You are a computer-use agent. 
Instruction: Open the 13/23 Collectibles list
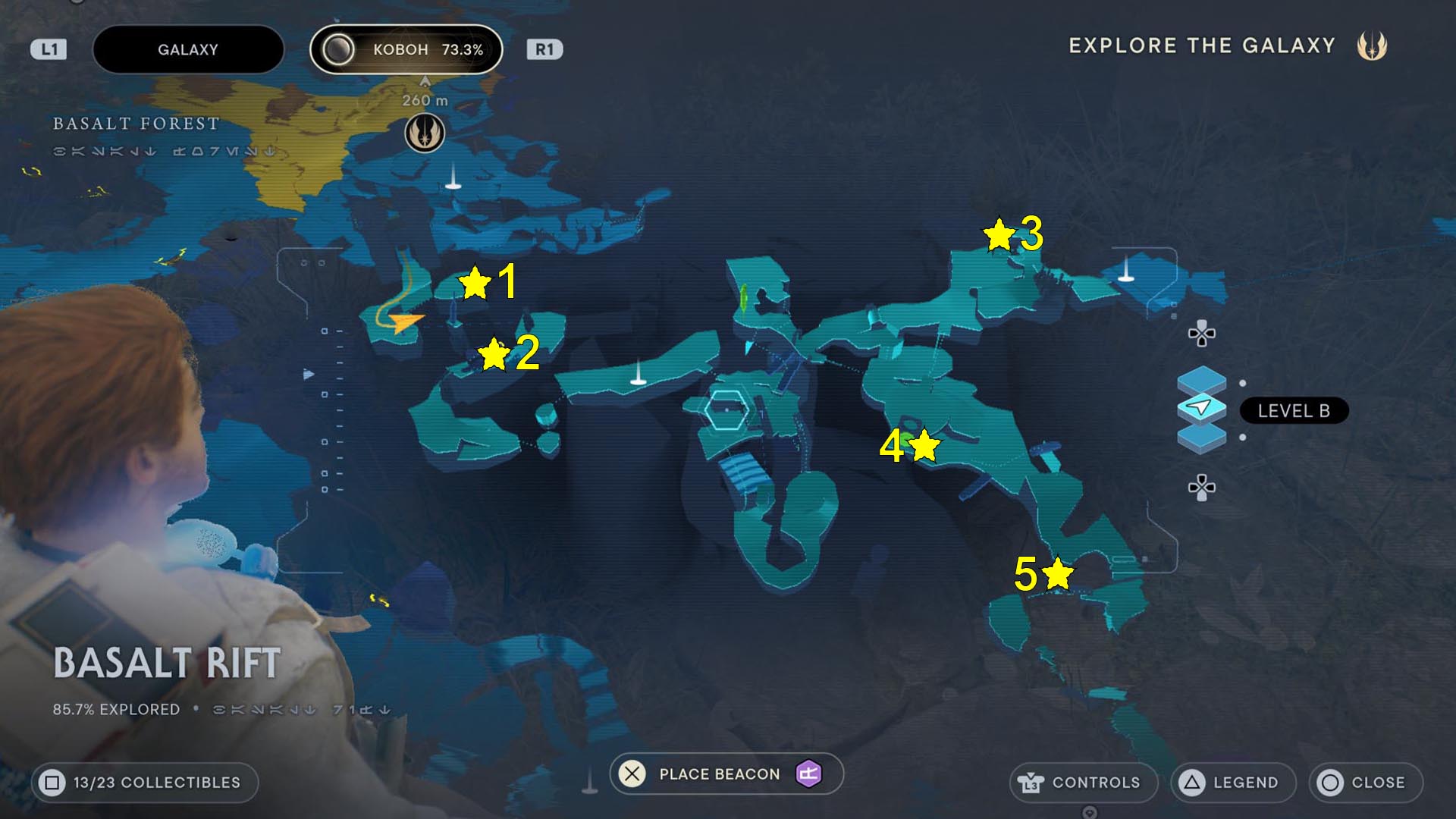[x=144, y=783]
